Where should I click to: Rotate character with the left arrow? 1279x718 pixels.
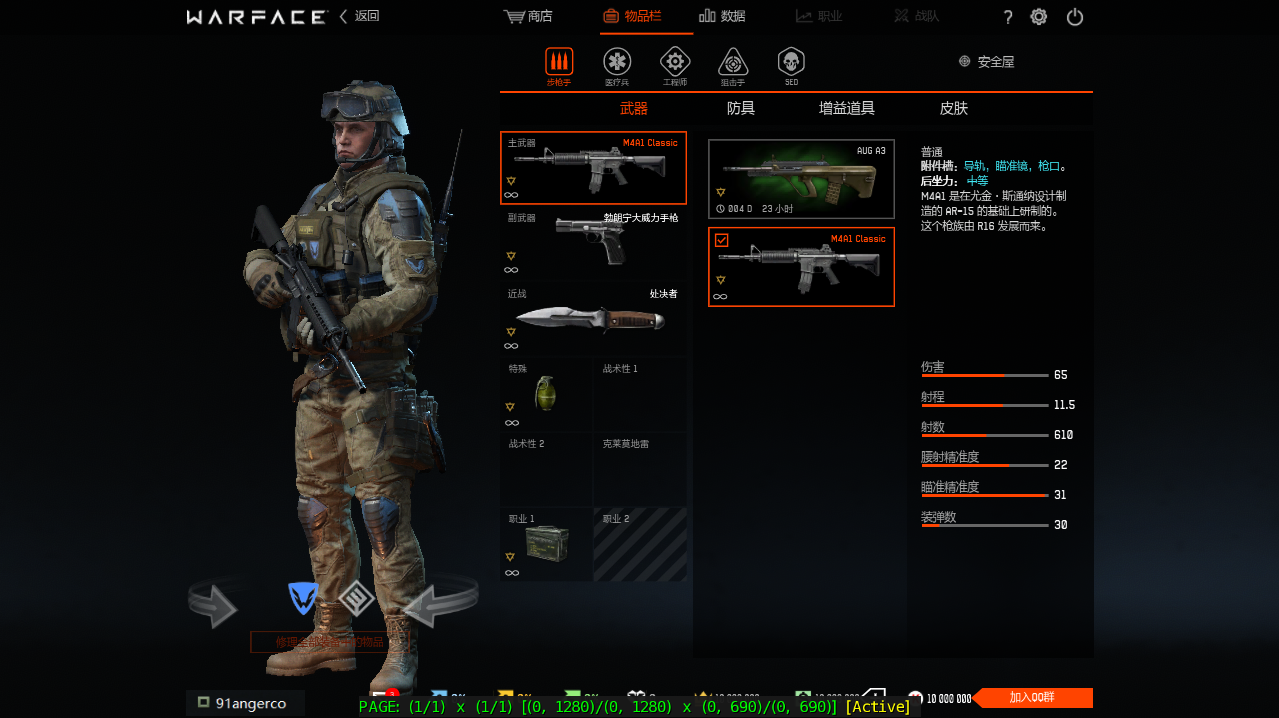pos(212,606)
